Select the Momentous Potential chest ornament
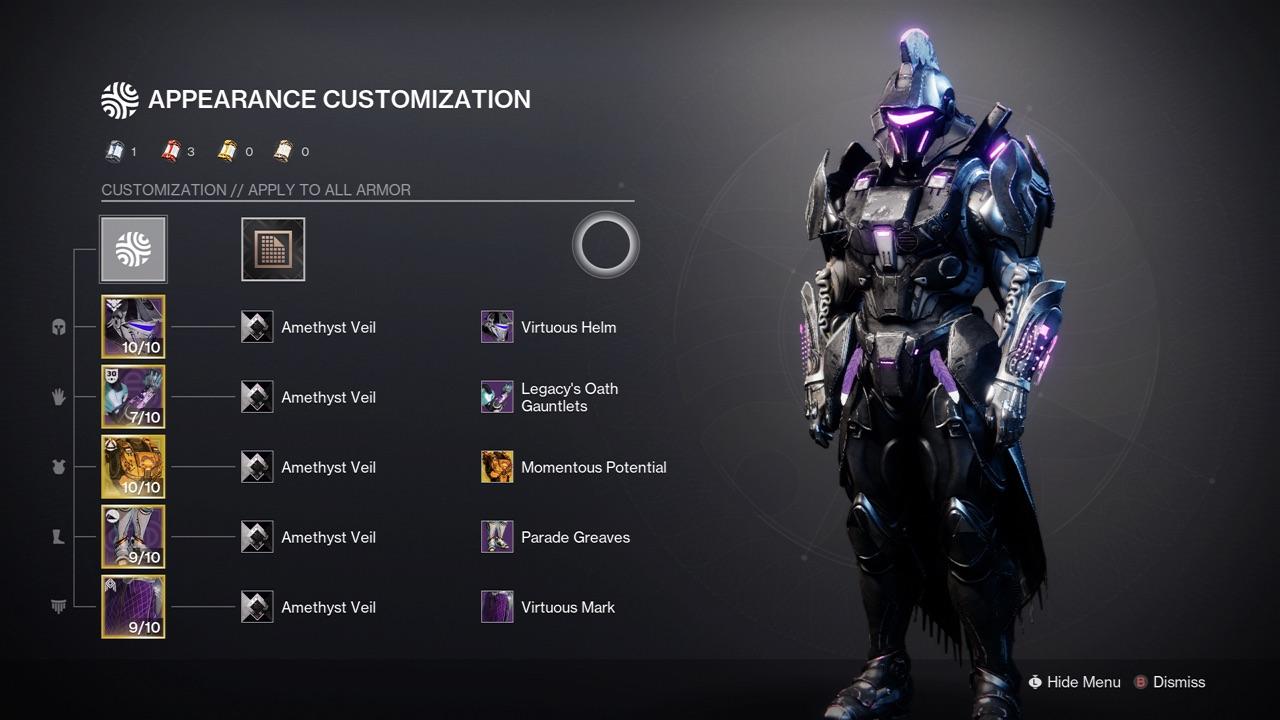The image size is (1280, 720). (497, 467)
